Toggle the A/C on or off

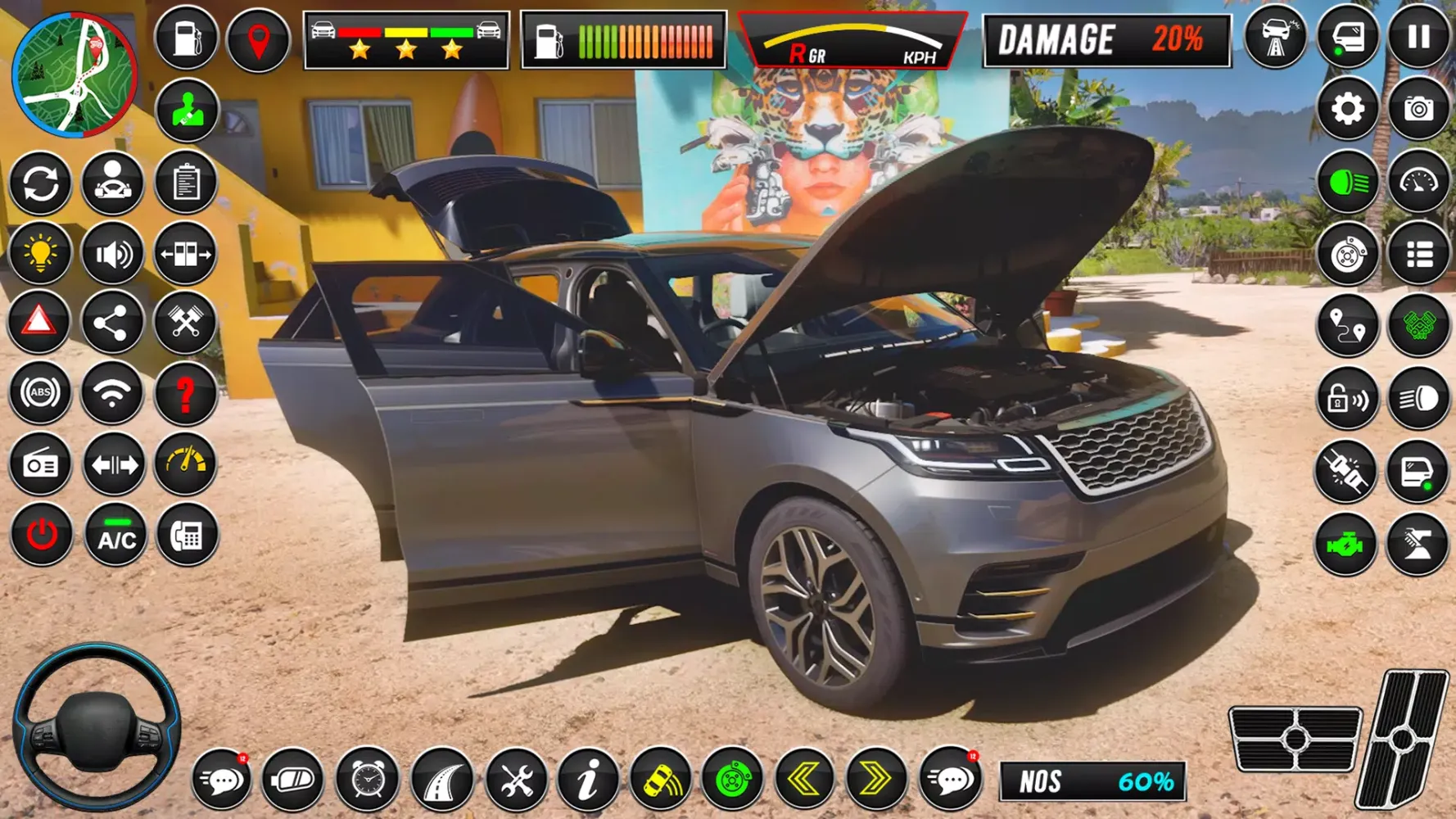pos(114,536)
